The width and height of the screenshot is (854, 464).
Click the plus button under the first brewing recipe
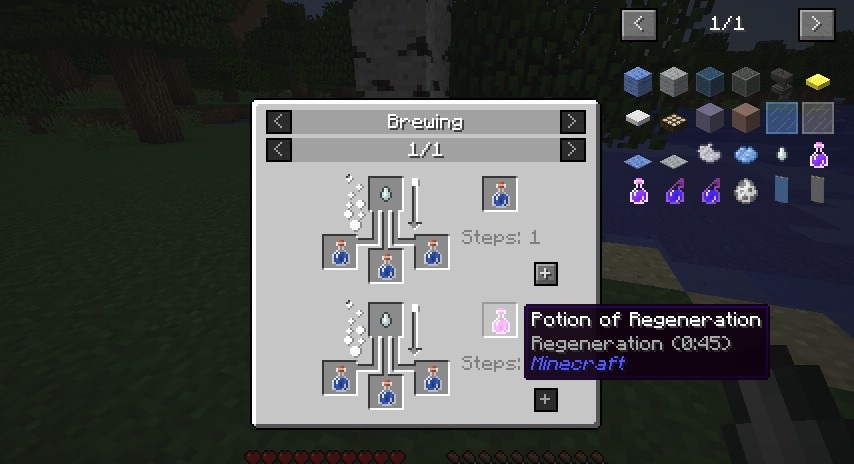tap(546, 273)
